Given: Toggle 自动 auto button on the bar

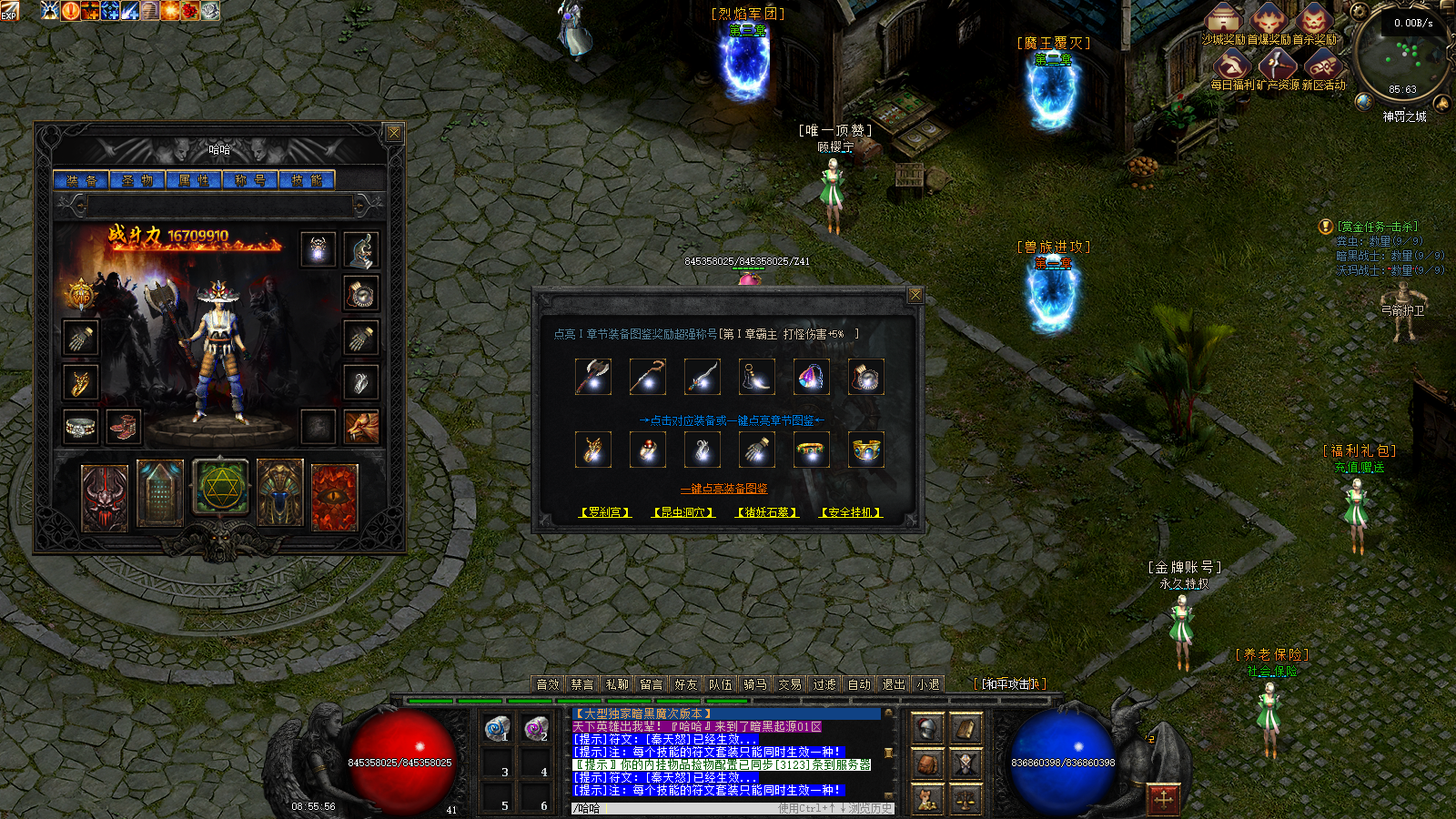Looking at the screenshot, I should pyautogui.click(x=859, y=684).
